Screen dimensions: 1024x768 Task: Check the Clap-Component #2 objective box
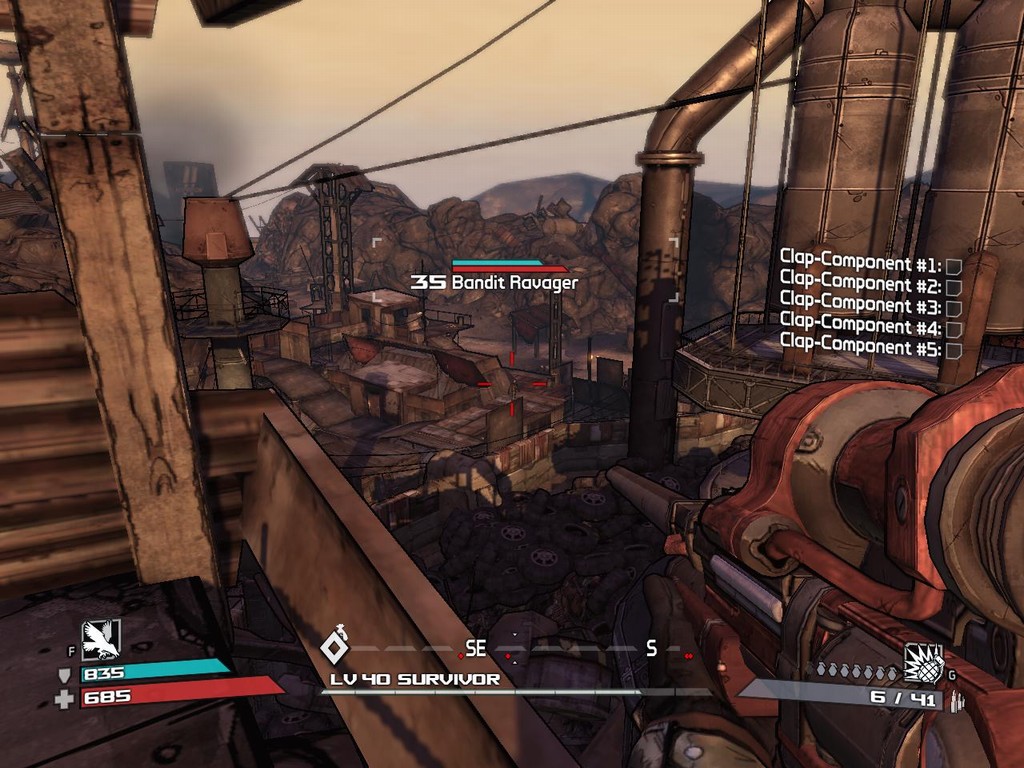click(x=953, y=287)
